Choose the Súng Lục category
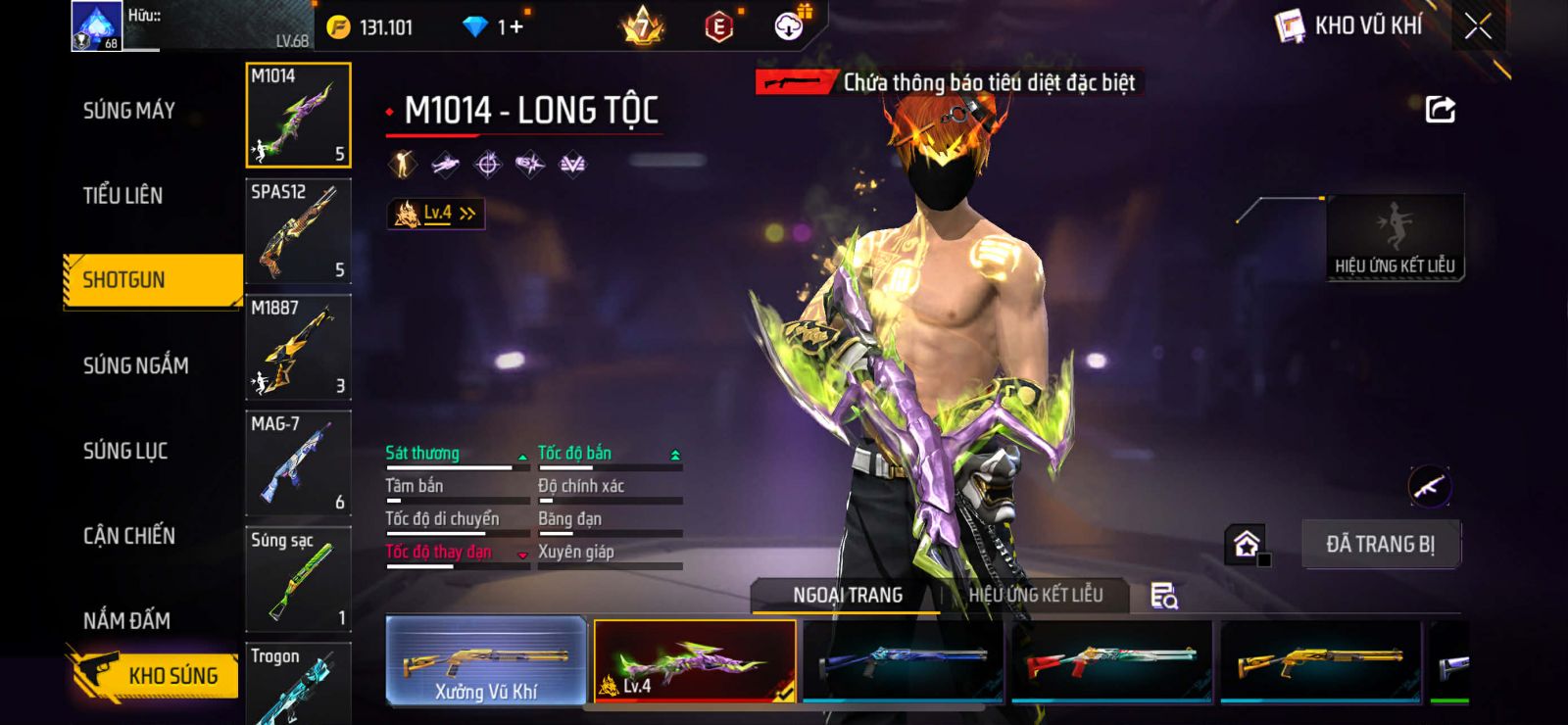 coord(125,451)
